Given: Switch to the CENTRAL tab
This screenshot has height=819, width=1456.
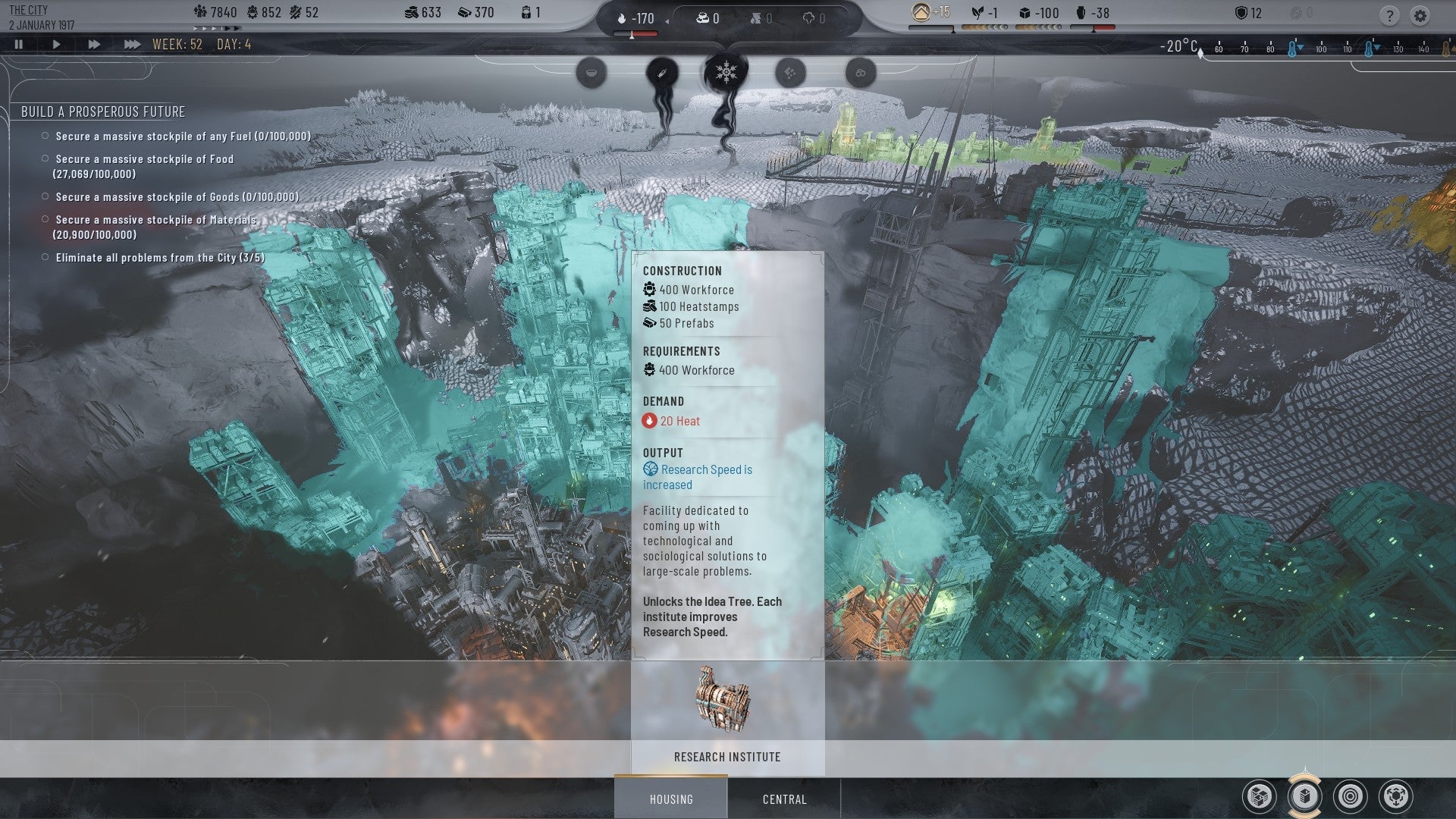Looking at the screenshot, I should 785,799.
